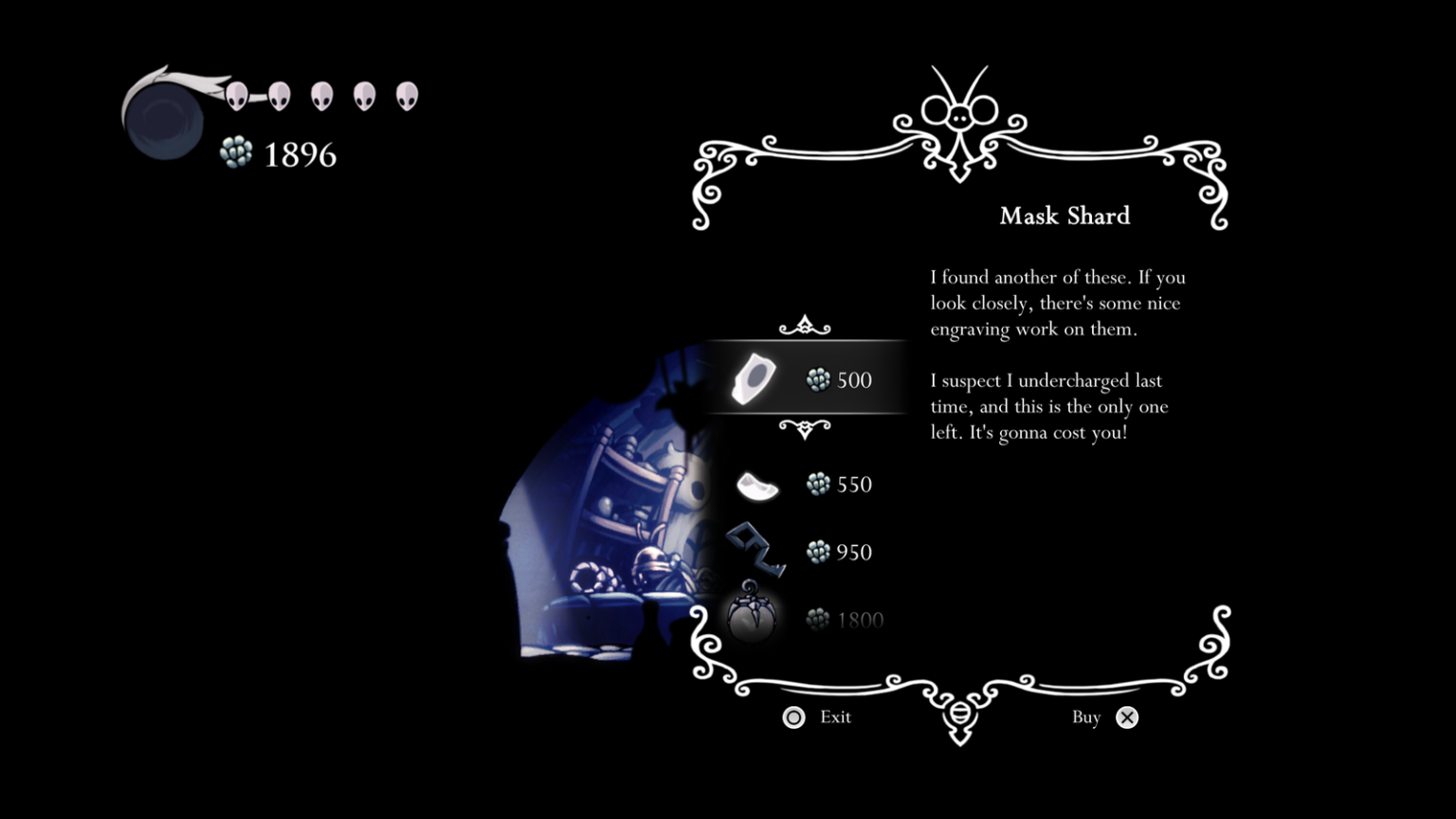Click the geo icon next to the 500 price
This screenshot has width=1456, height=819.
coord(818,379)
